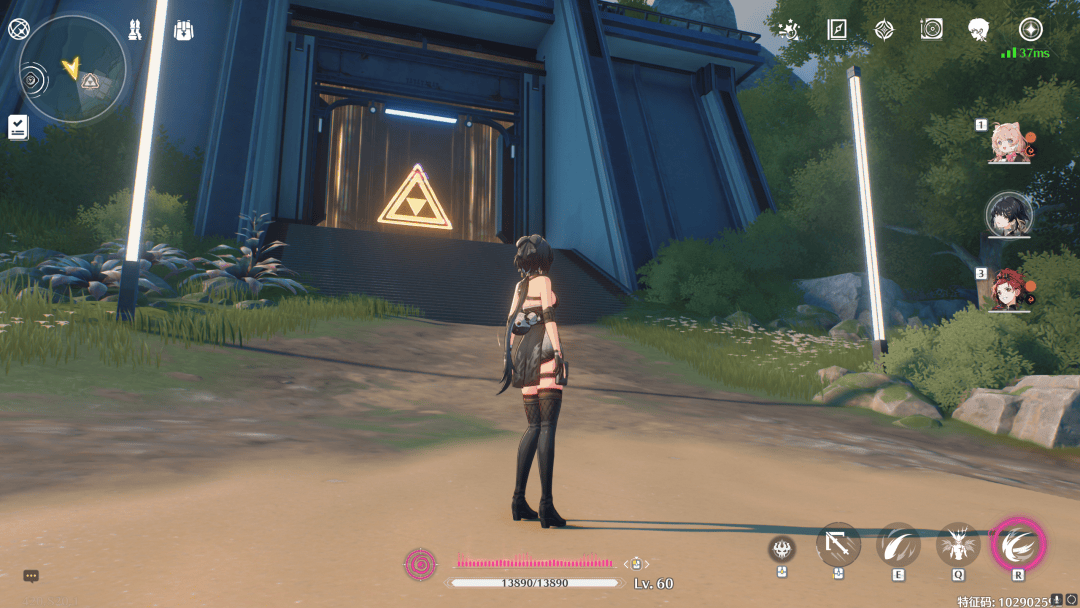Screen dimensions: 1080x608
Task: Open the four-point star diamond icon
Action: pos(884,29)
